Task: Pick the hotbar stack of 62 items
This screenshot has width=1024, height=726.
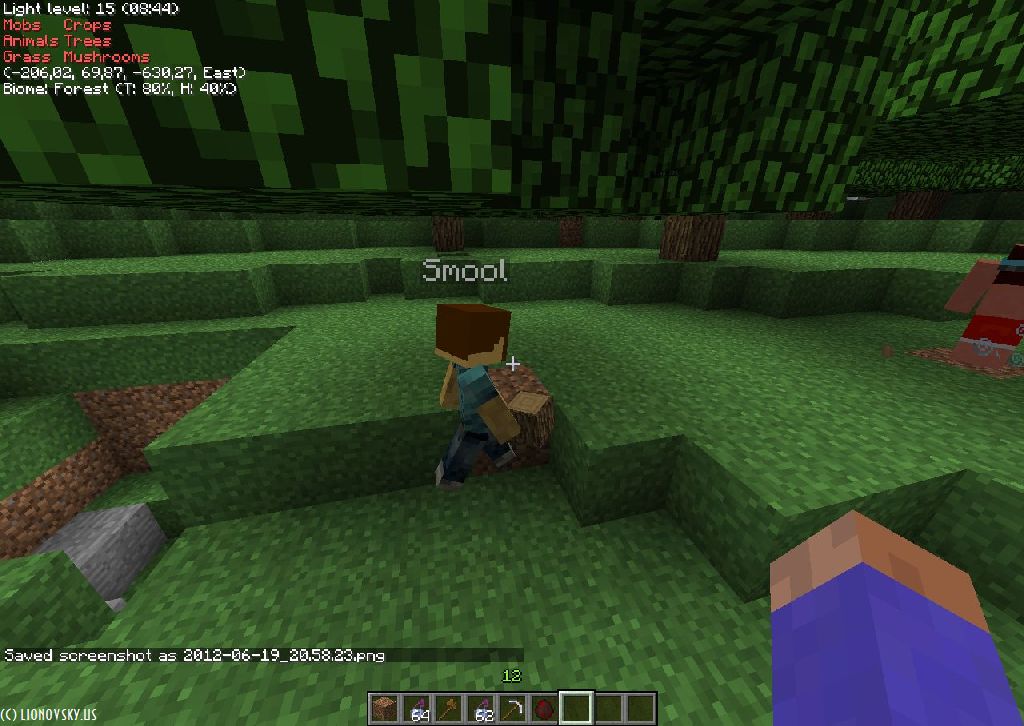Action: point(481,708)
